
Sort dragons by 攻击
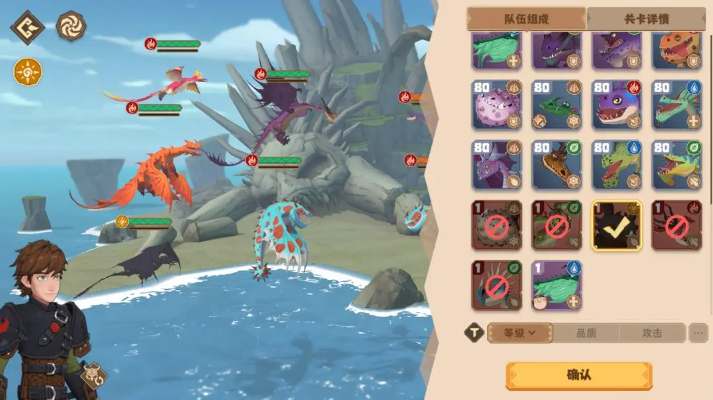point(652,332)
